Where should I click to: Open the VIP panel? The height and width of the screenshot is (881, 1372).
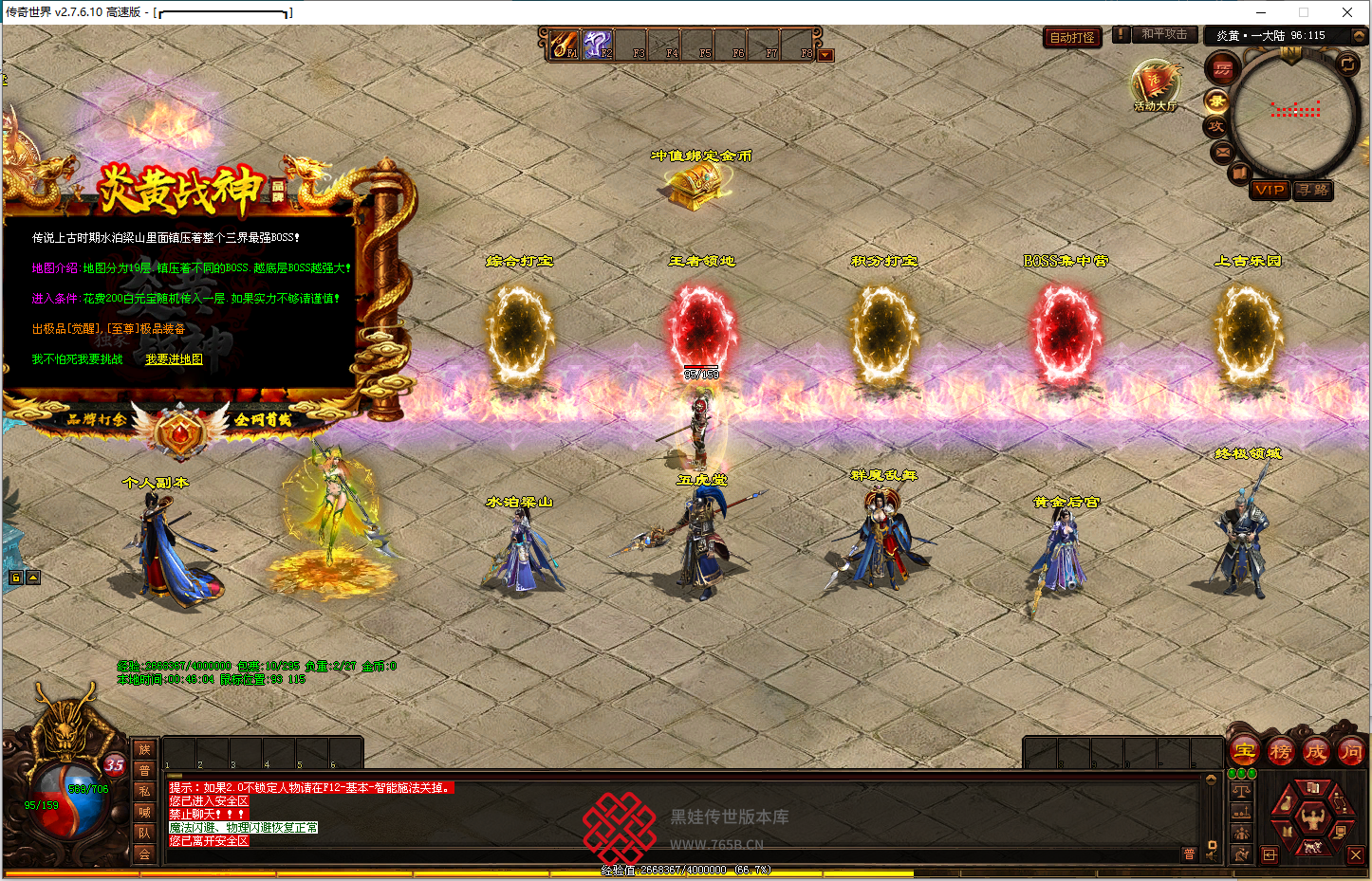click(1269, 190)
